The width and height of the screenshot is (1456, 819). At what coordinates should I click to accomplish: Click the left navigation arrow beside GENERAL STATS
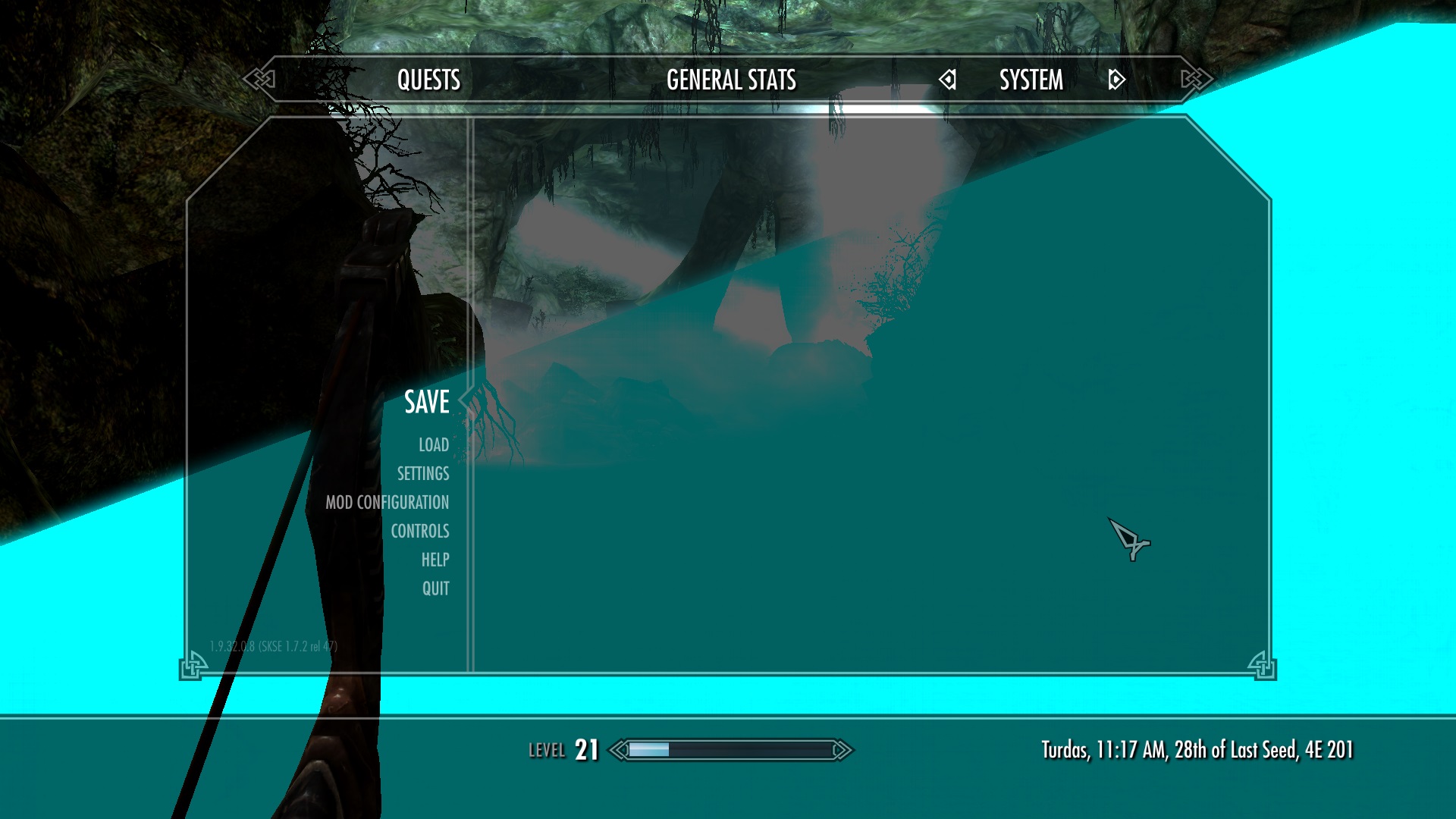(x=946, y=79)
